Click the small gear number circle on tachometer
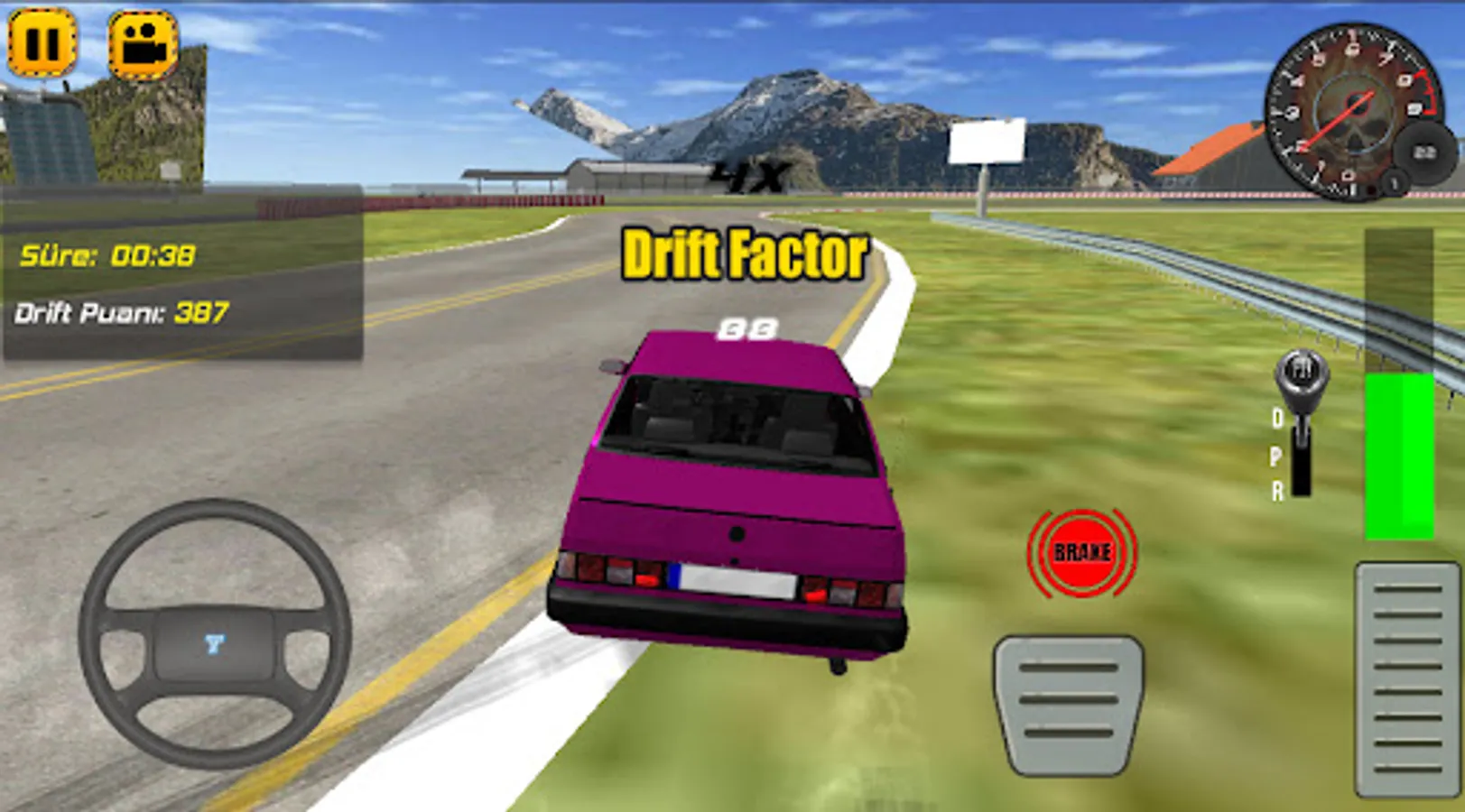The height and width of the screenshot is (812, 1465). (1394, 181)
